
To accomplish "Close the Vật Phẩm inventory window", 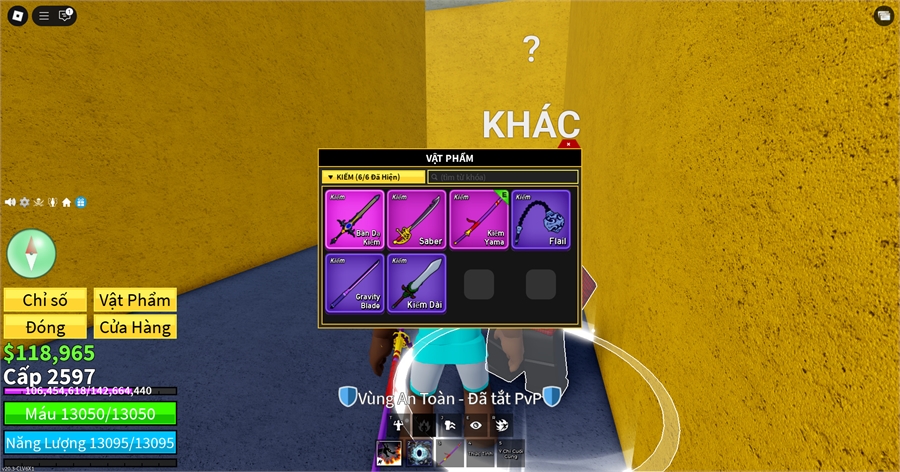I will tap(569, 145).
